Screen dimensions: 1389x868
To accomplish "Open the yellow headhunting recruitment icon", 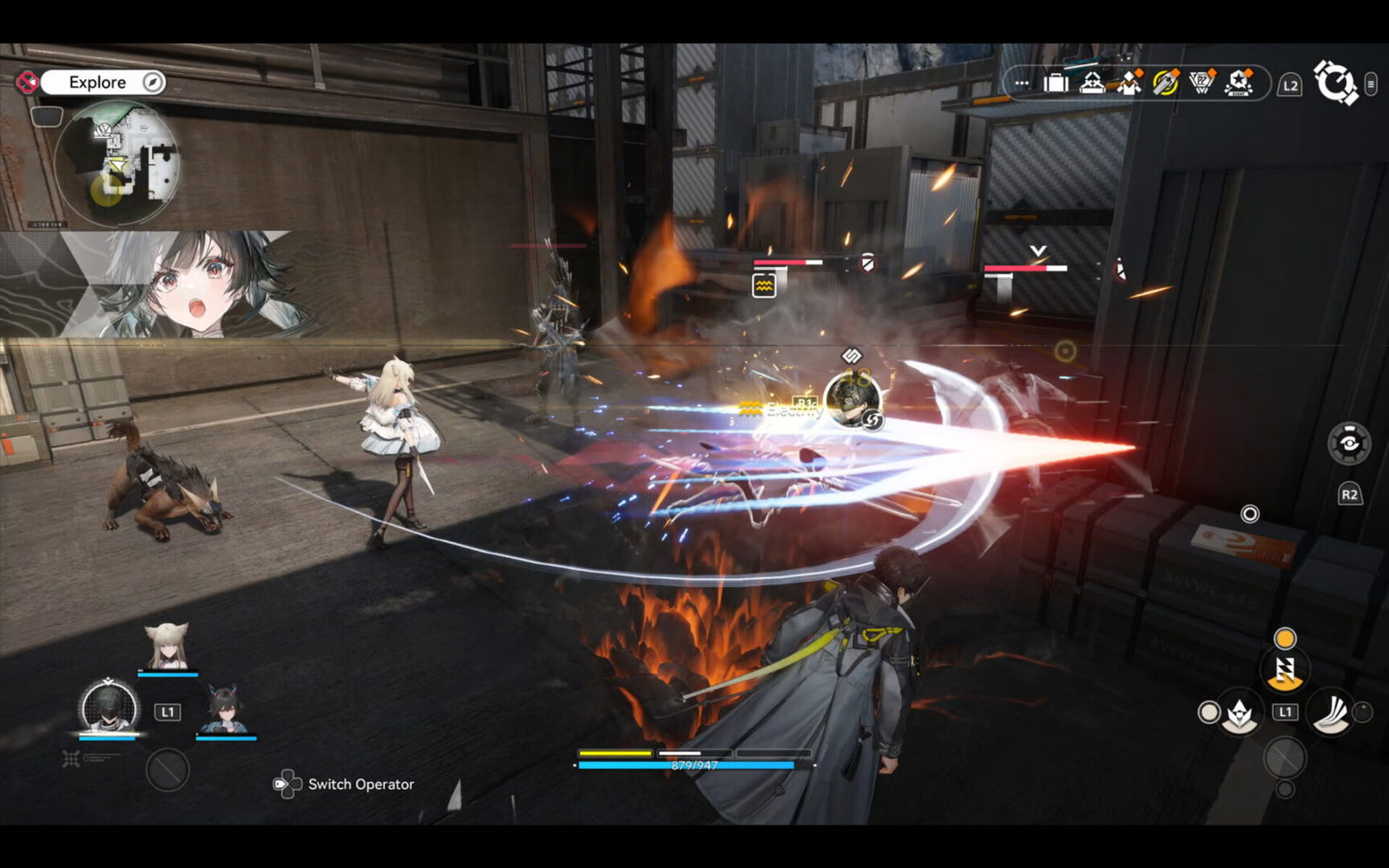I will click(1167, 83).
